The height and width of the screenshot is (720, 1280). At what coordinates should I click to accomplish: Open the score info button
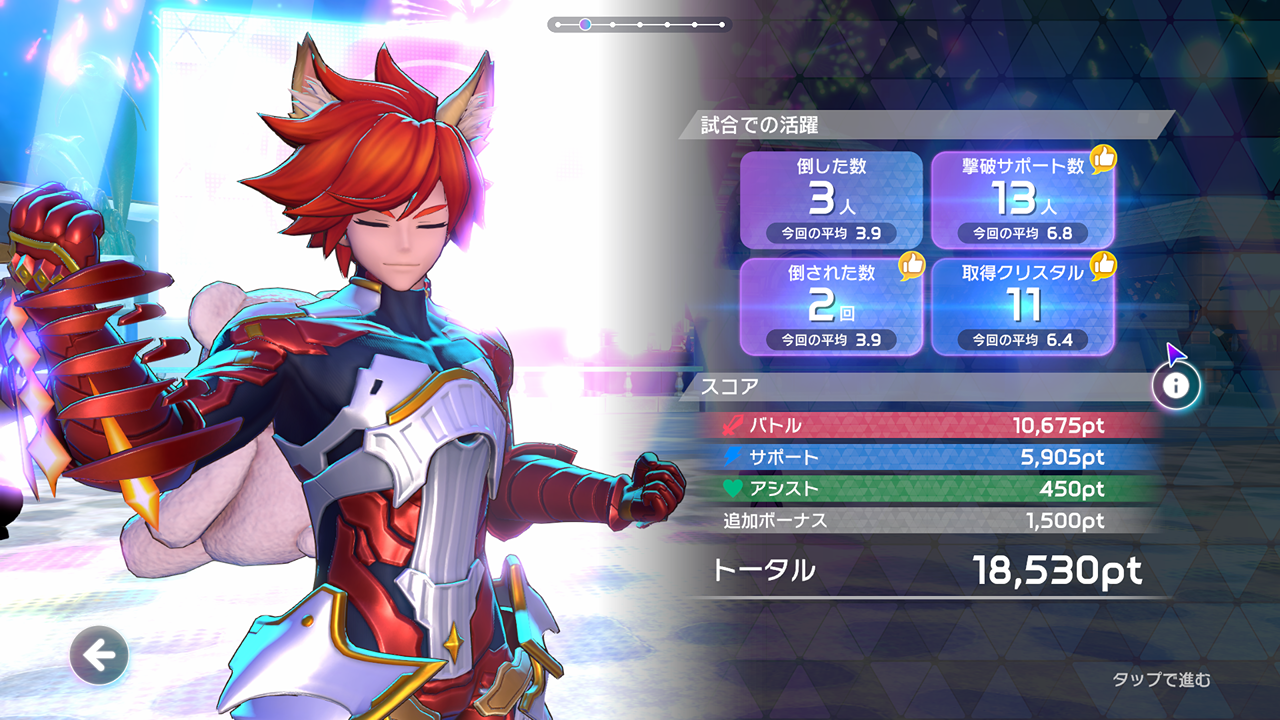(1176, 385)
